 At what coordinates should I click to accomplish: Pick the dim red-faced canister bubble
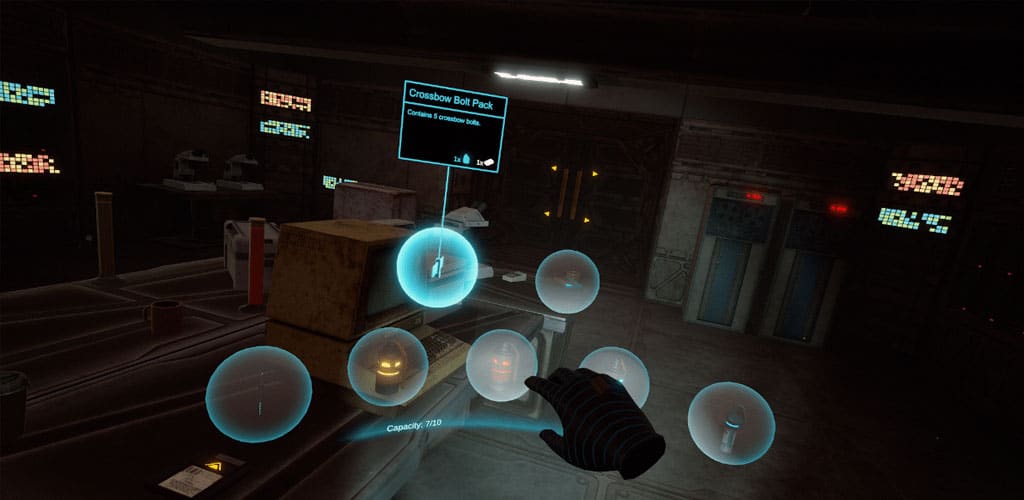pyautogui.click(x=502, y=365)
